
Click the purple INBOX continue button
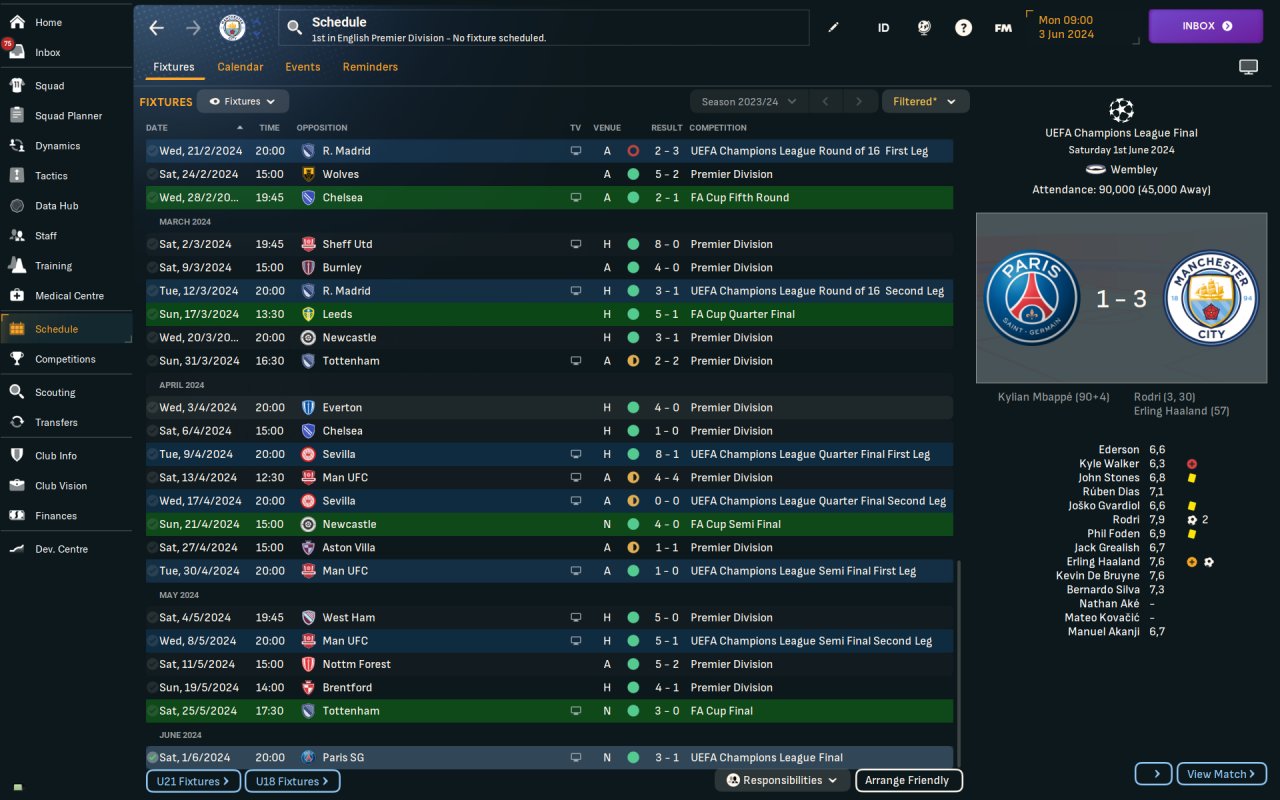(1205, 26)
